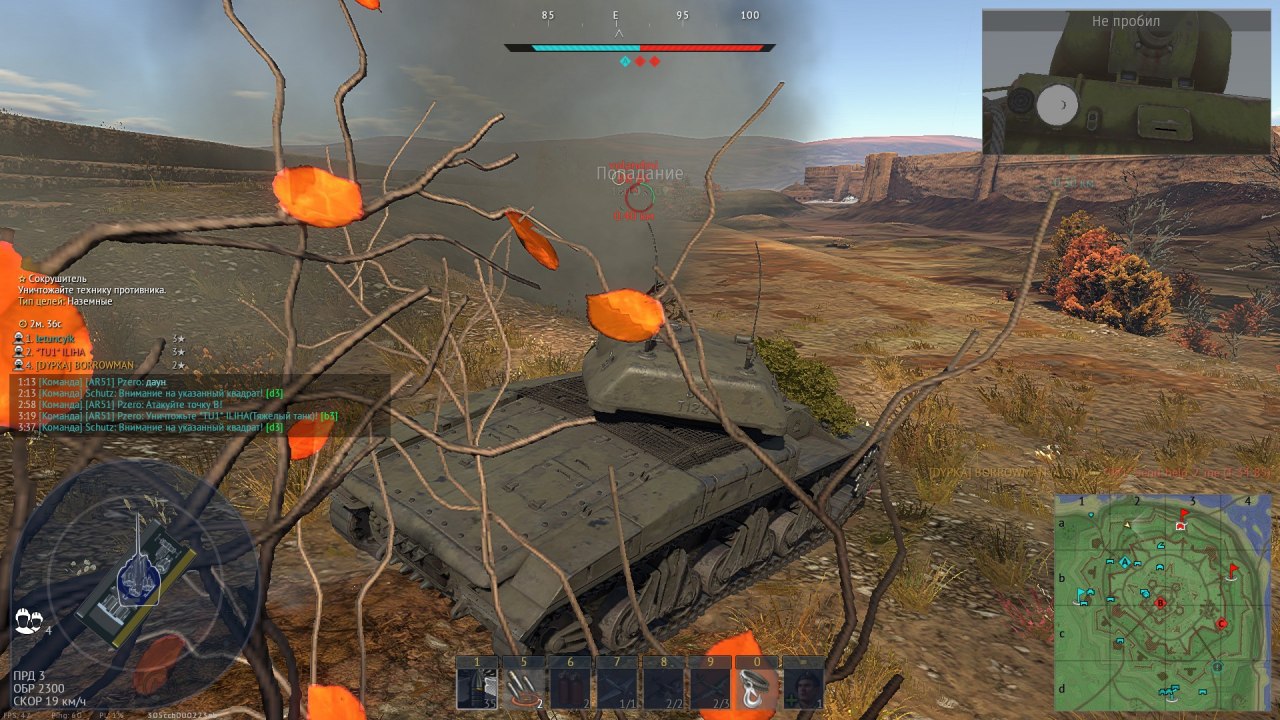The image size is (1280, 720).
Task: Use the tow hook slot
Action: click(756, 687)
